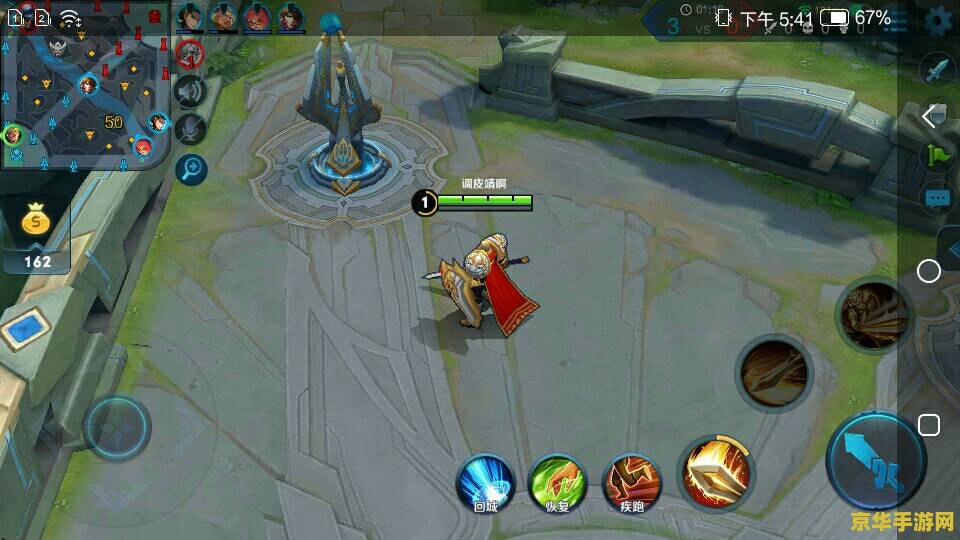Open the gear settings menu

click(x=938, y=20)
